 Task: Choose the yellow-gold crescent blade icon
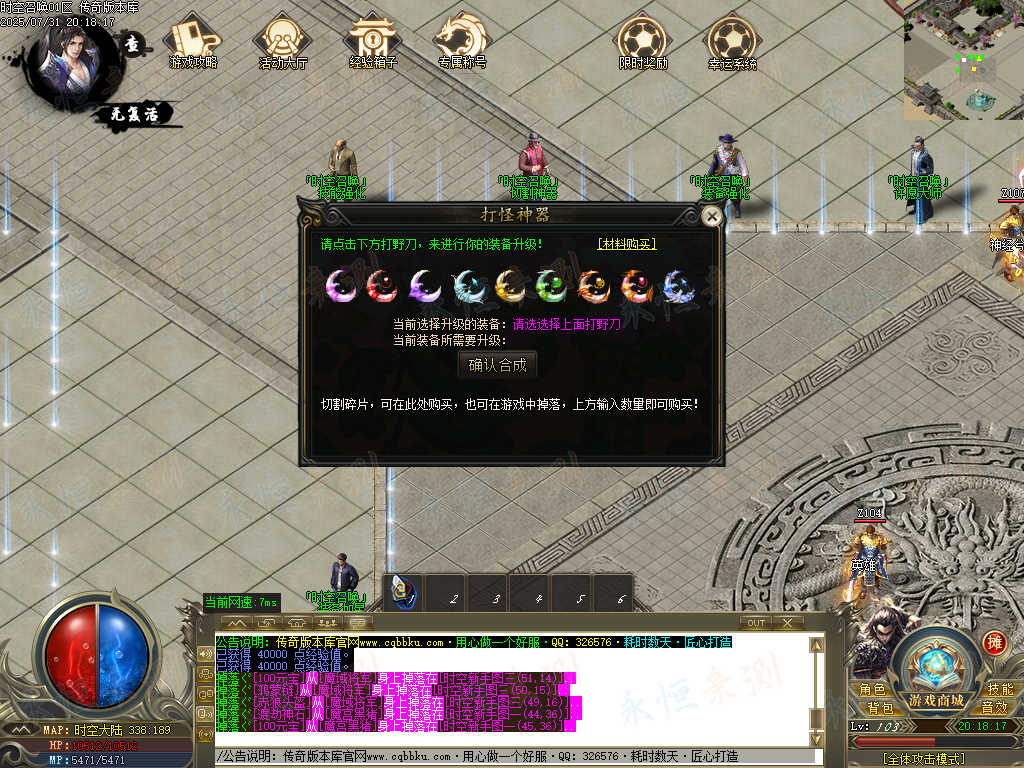click(509, 286)
